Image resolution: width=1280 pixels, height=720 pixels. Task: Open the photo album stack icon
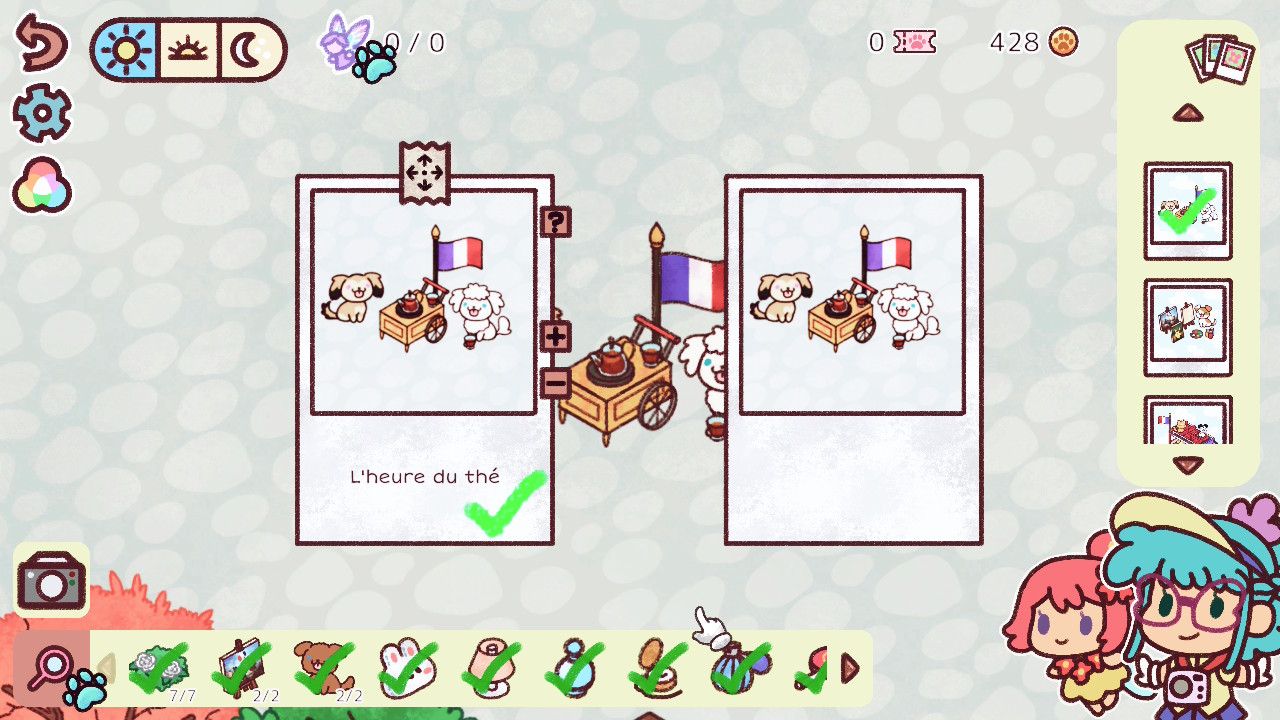point(1219,59)
